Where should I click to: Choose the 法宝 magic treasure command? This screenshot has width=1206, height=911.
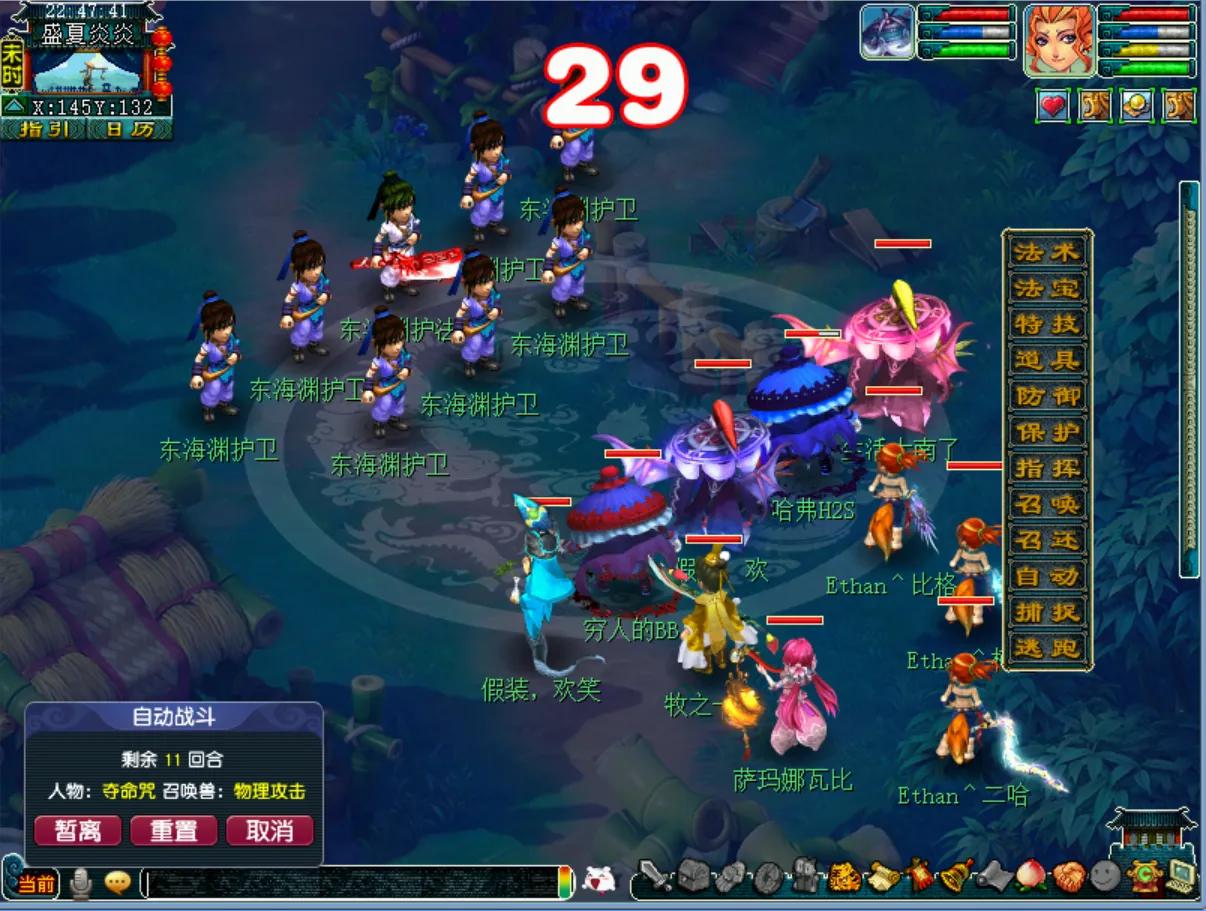pyautogui.click(x=1047, y=288)
